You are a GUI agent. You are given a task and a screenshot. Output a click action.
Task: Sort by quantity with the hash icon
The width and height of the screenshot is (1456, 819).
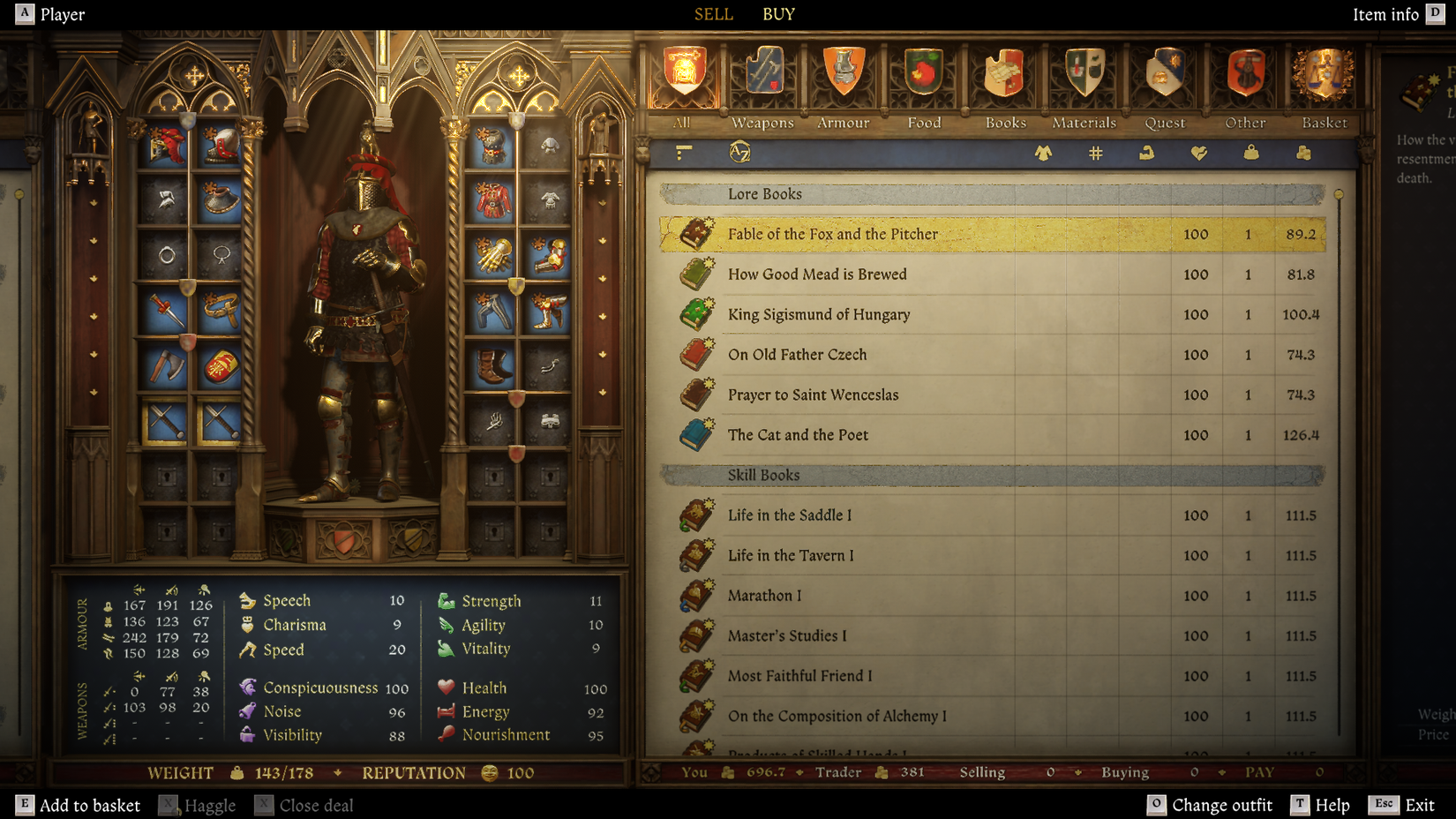point(1095,152)
